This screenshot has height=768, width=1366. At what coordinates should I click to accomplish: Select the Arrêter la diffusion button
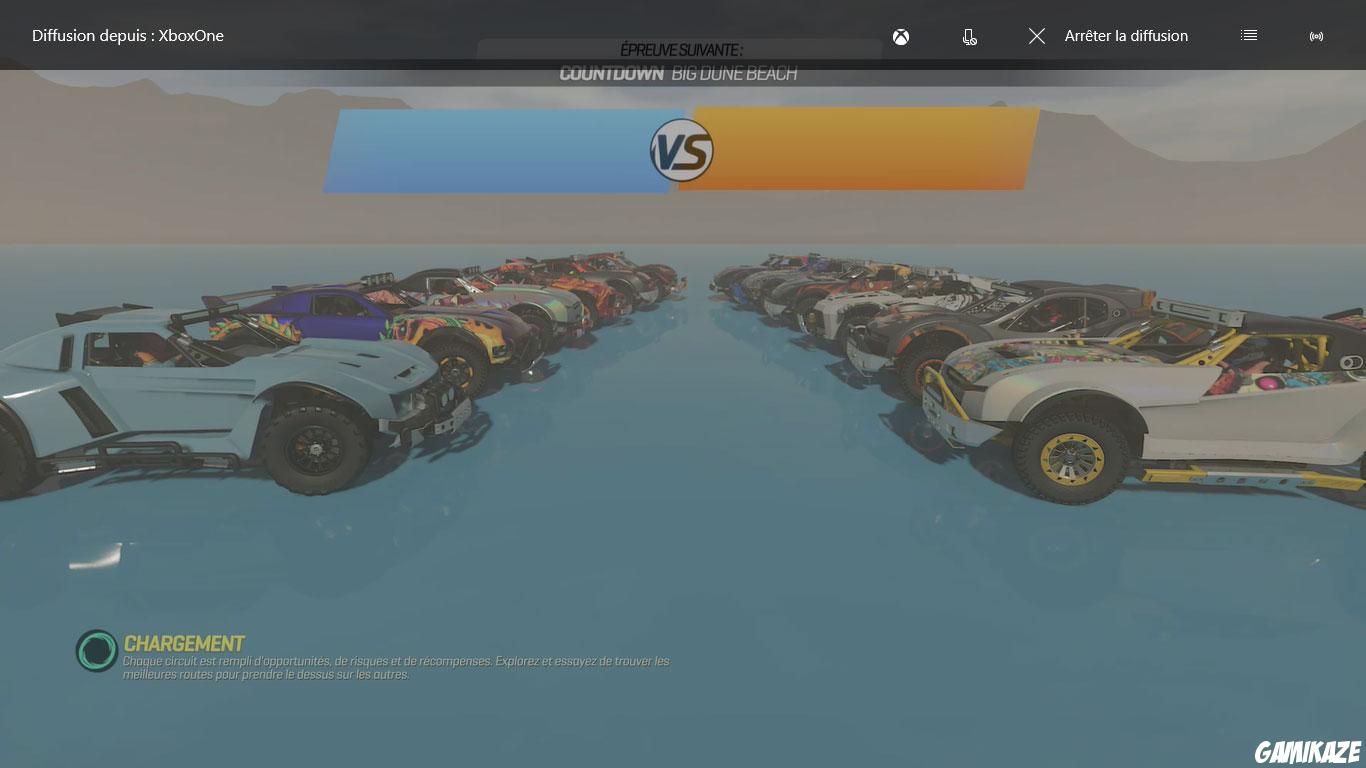1126,36
